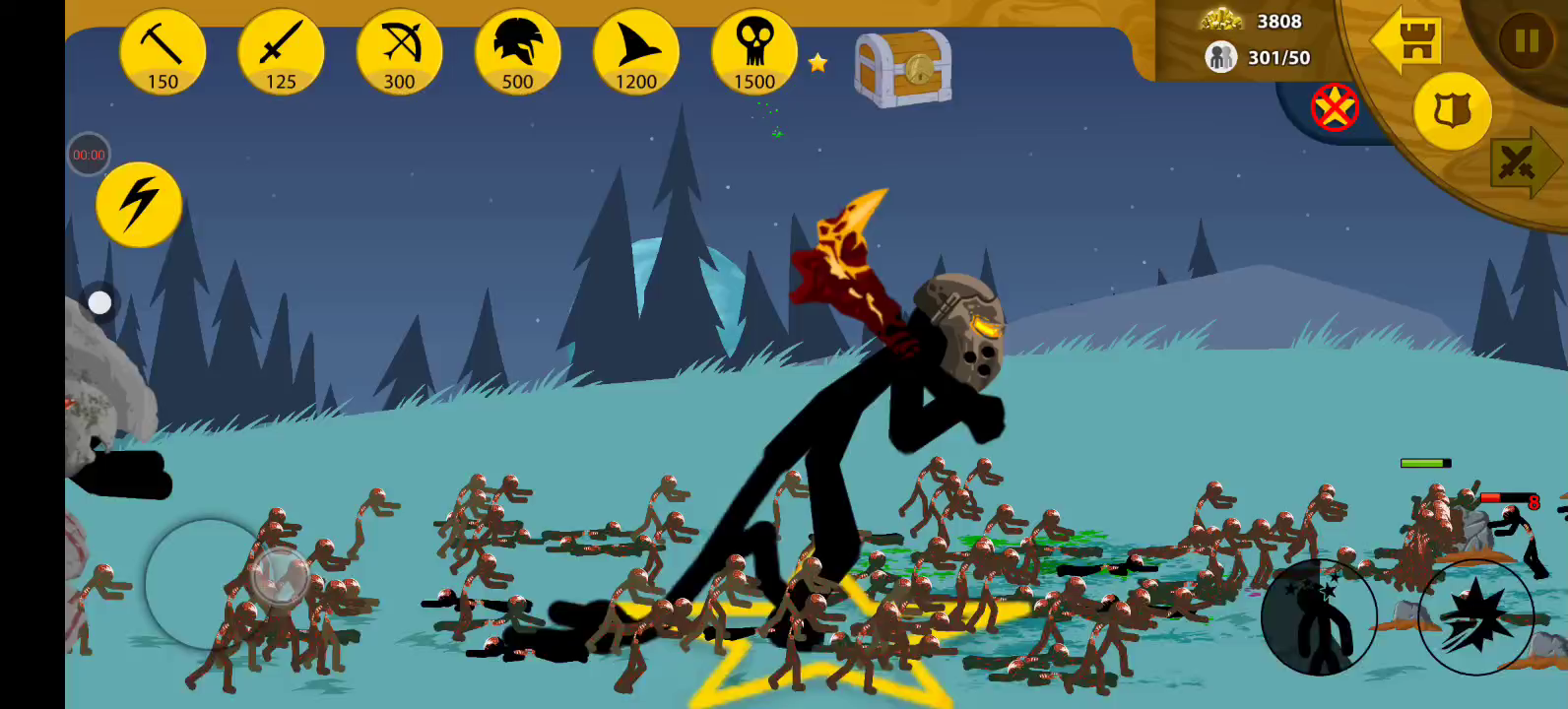Train a wizard hat unit for 1200
Screen dimensions: 1568x709
click(x=635, y=53)
